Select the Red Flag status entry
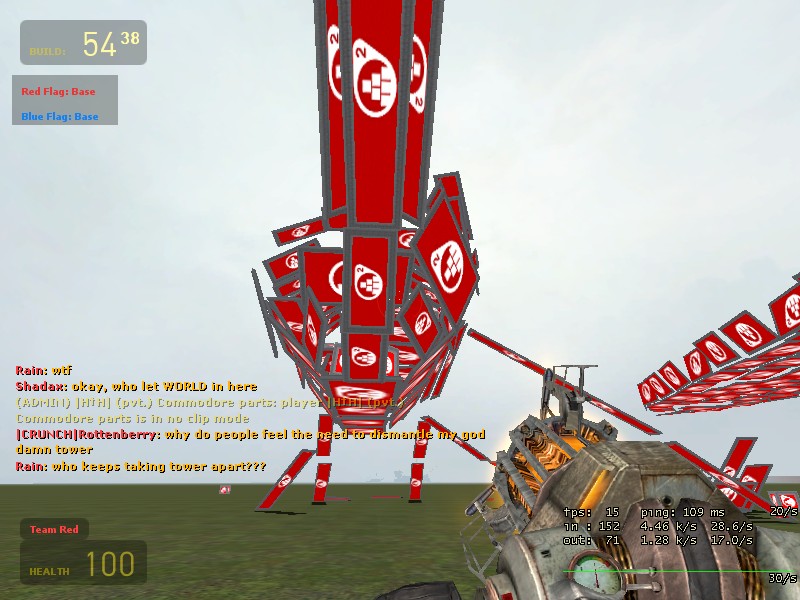Viewport: 800px width, 600px height. coord(58,92)
